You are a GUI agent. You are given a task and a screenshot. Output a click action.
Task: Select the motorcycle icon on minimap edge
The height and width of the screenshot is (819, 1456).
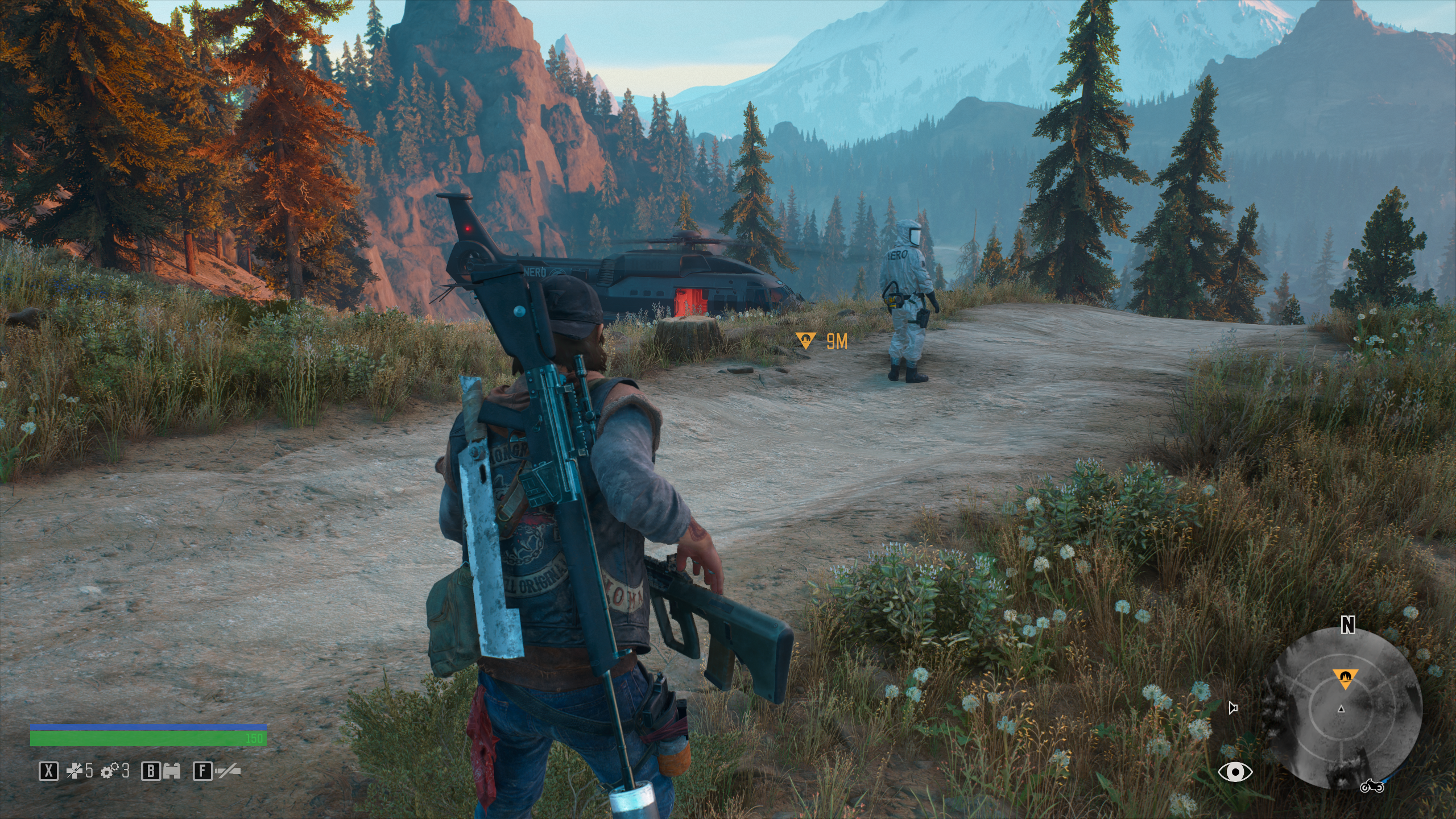tap(1371, 786)
